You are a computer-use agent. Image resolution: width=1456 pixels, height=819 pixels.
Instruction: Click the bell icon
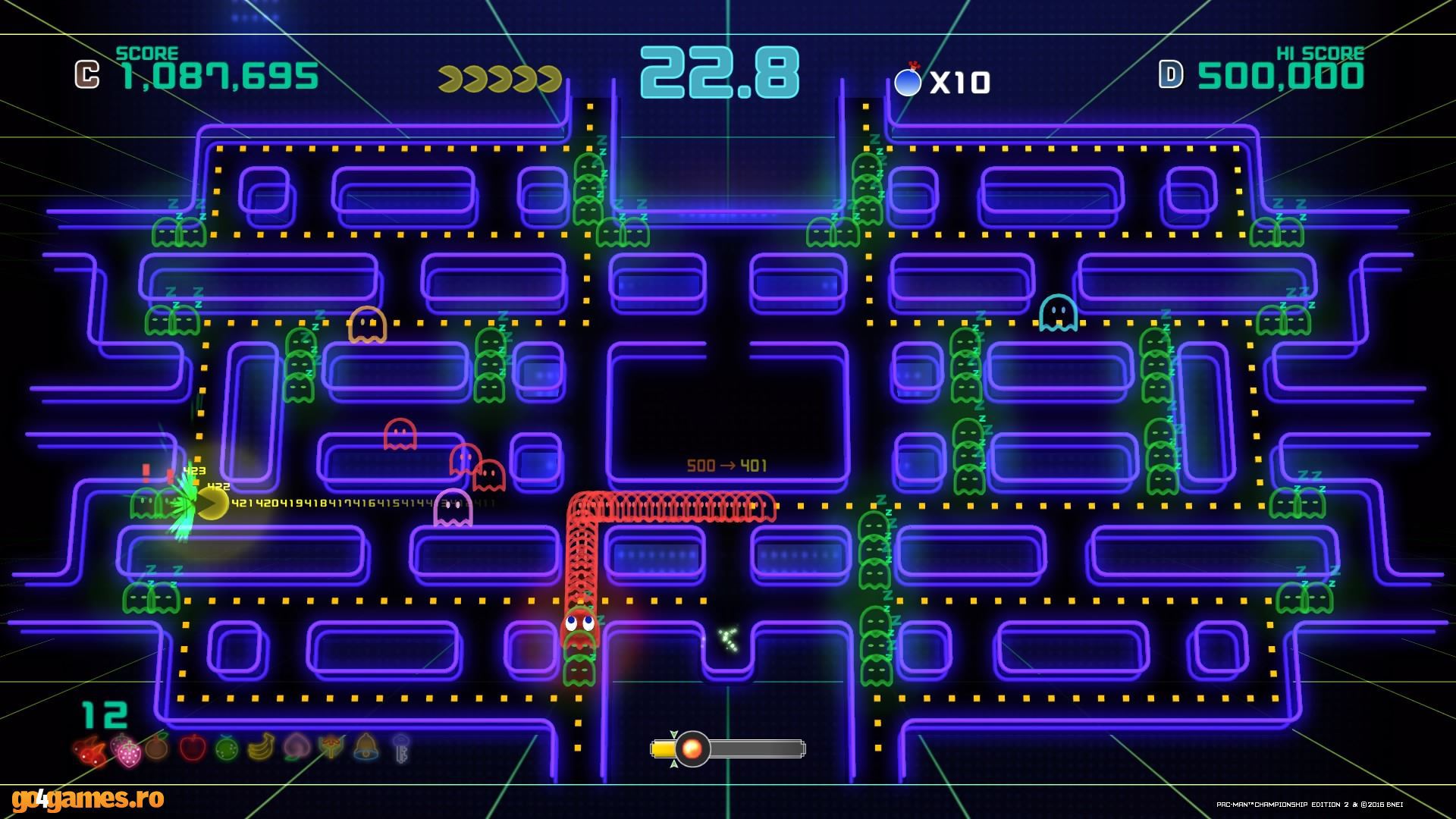[x=366, y=747]
